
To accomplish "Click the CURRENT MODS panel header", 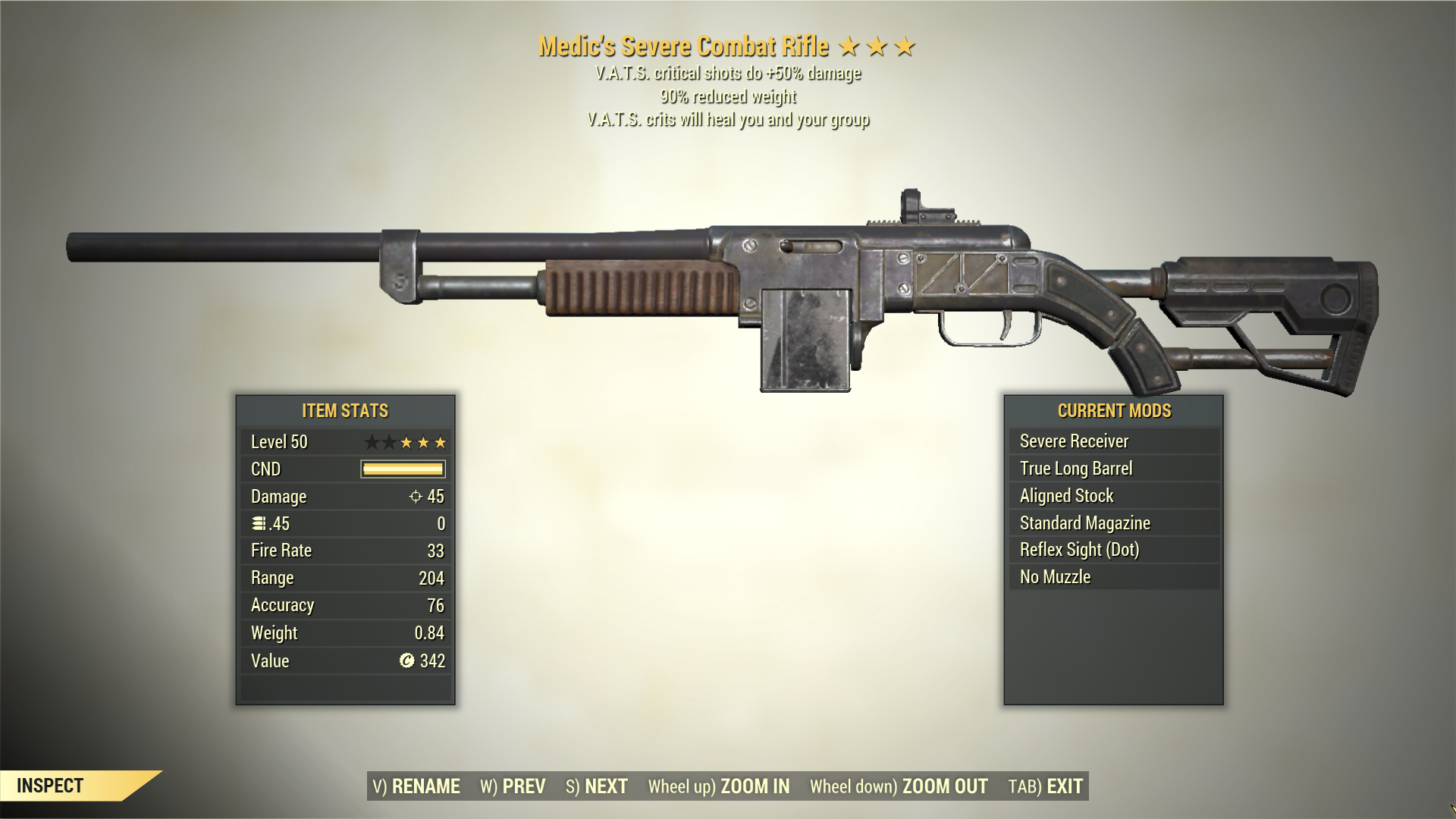I will click(1114, 411).
